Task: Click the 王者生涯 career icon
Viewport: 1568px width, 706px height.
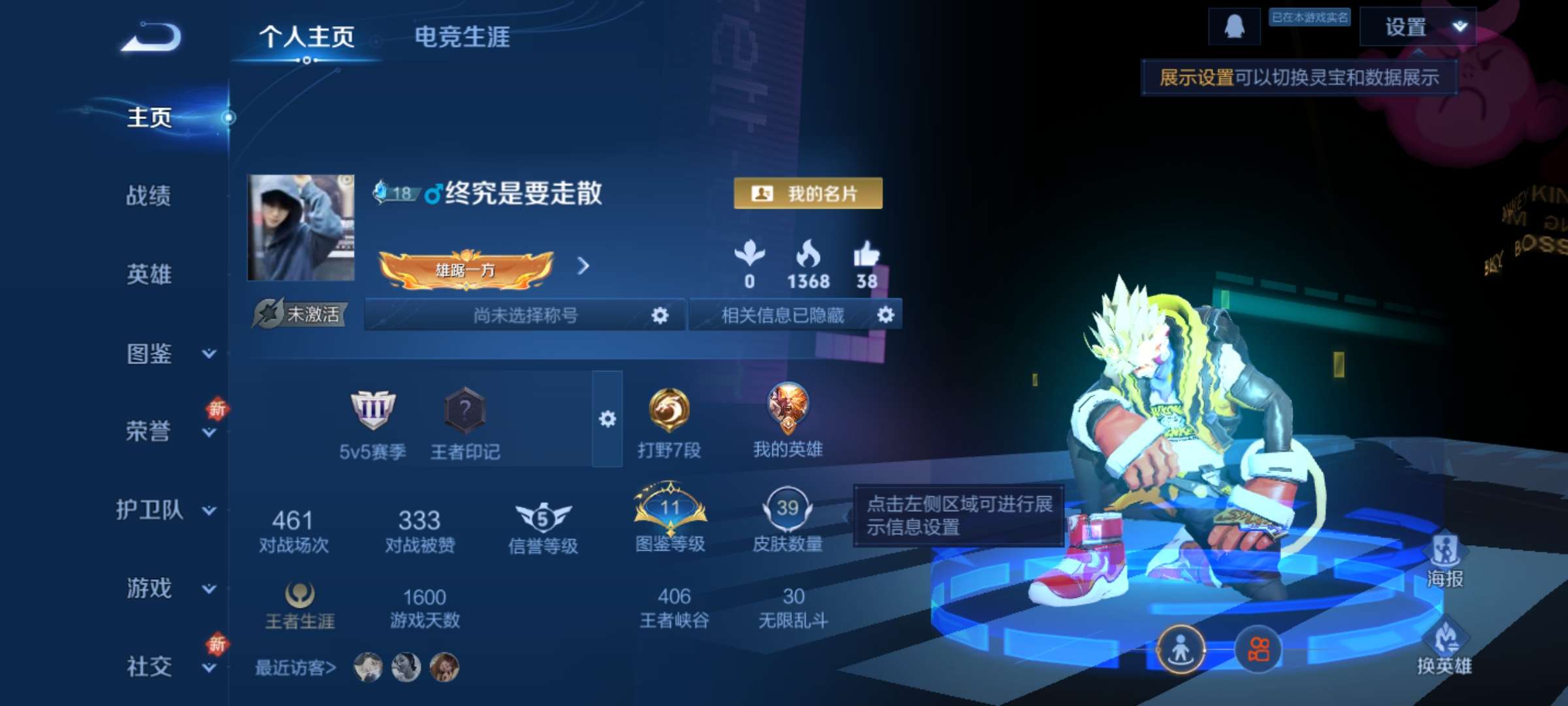Action: 301,596
